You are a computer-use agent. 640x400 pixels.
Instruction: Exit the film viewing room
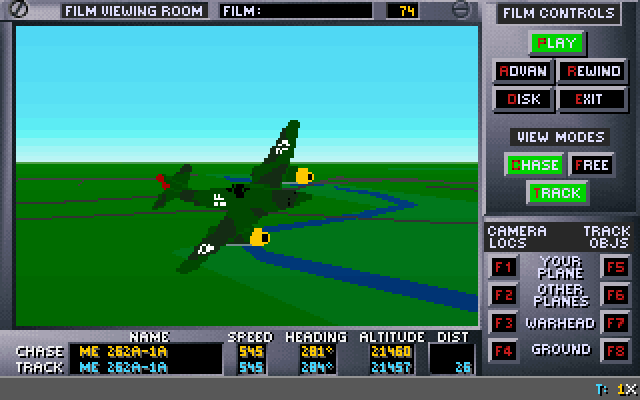pos(593,99)
